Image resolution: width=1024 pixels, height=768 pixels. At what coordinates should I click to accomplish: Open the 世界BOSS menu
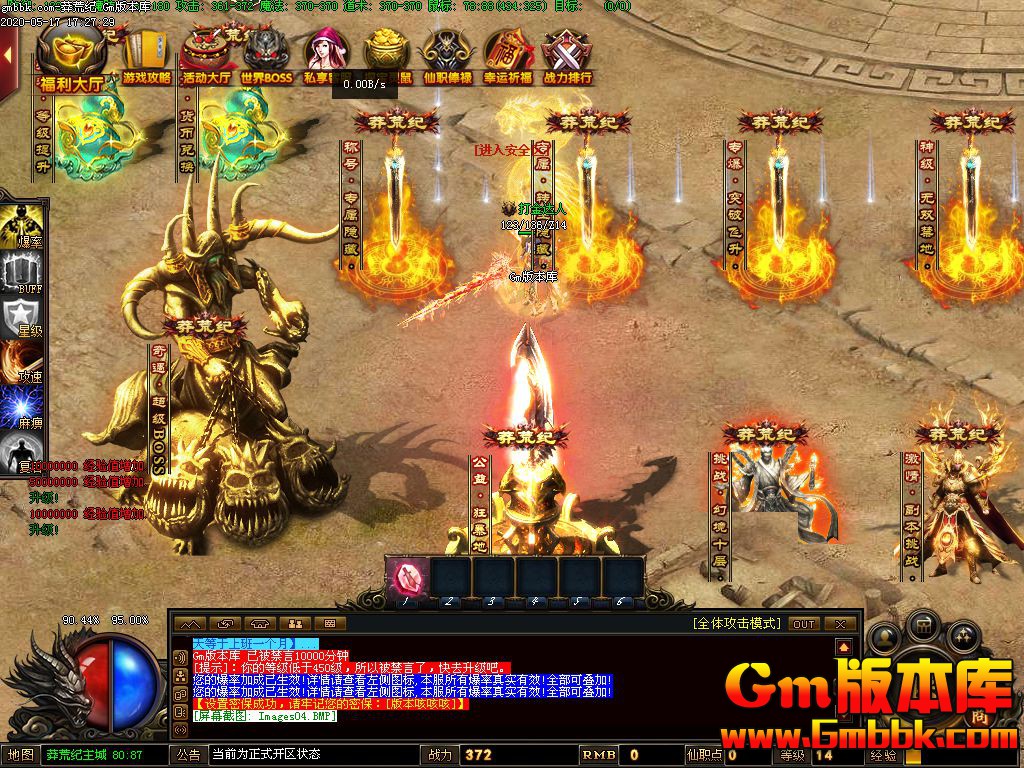pos(266,58)
